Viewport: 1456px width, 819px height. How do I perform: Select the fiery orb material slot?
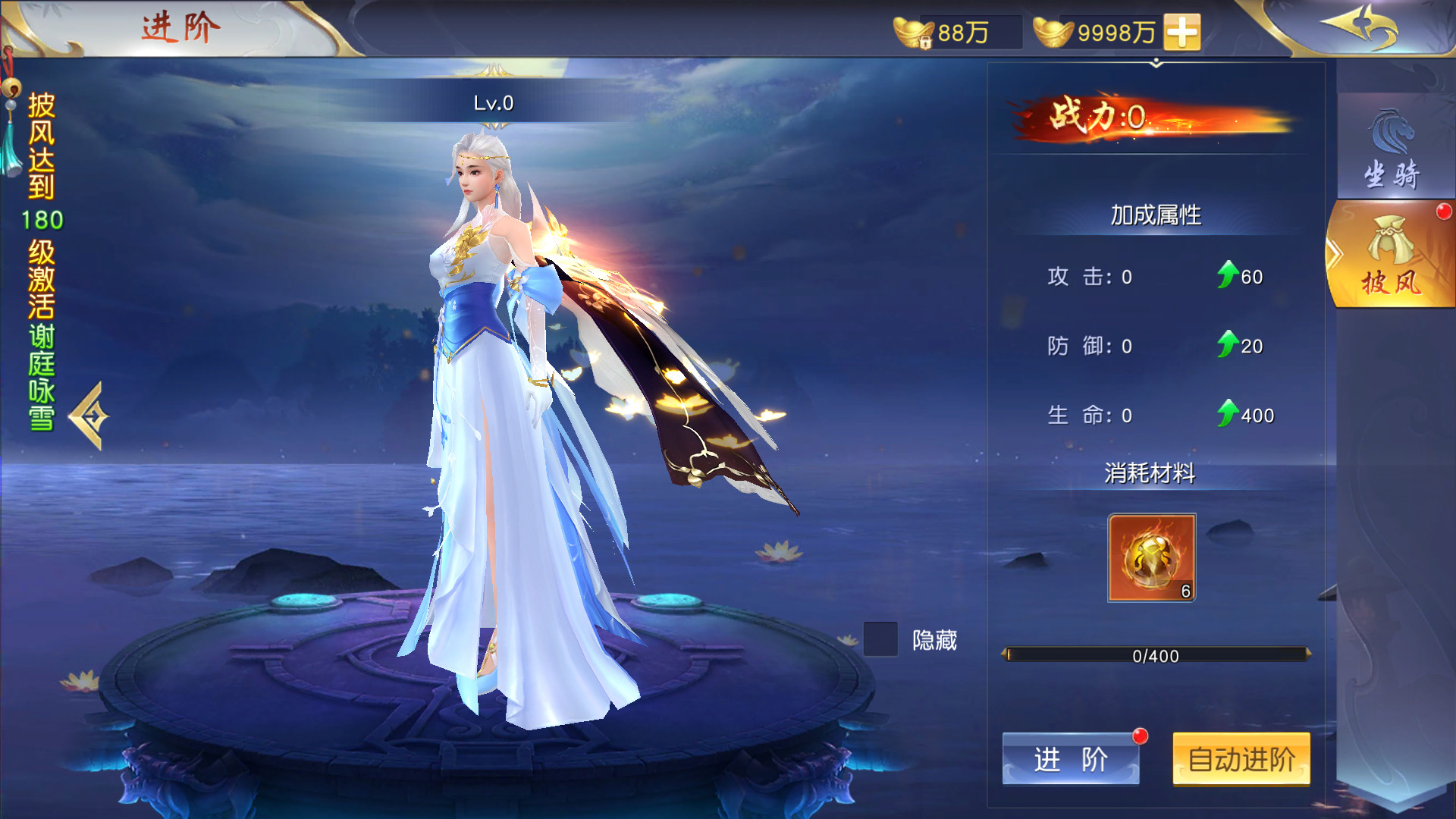pyautogui.click(x=1151, y=558)
